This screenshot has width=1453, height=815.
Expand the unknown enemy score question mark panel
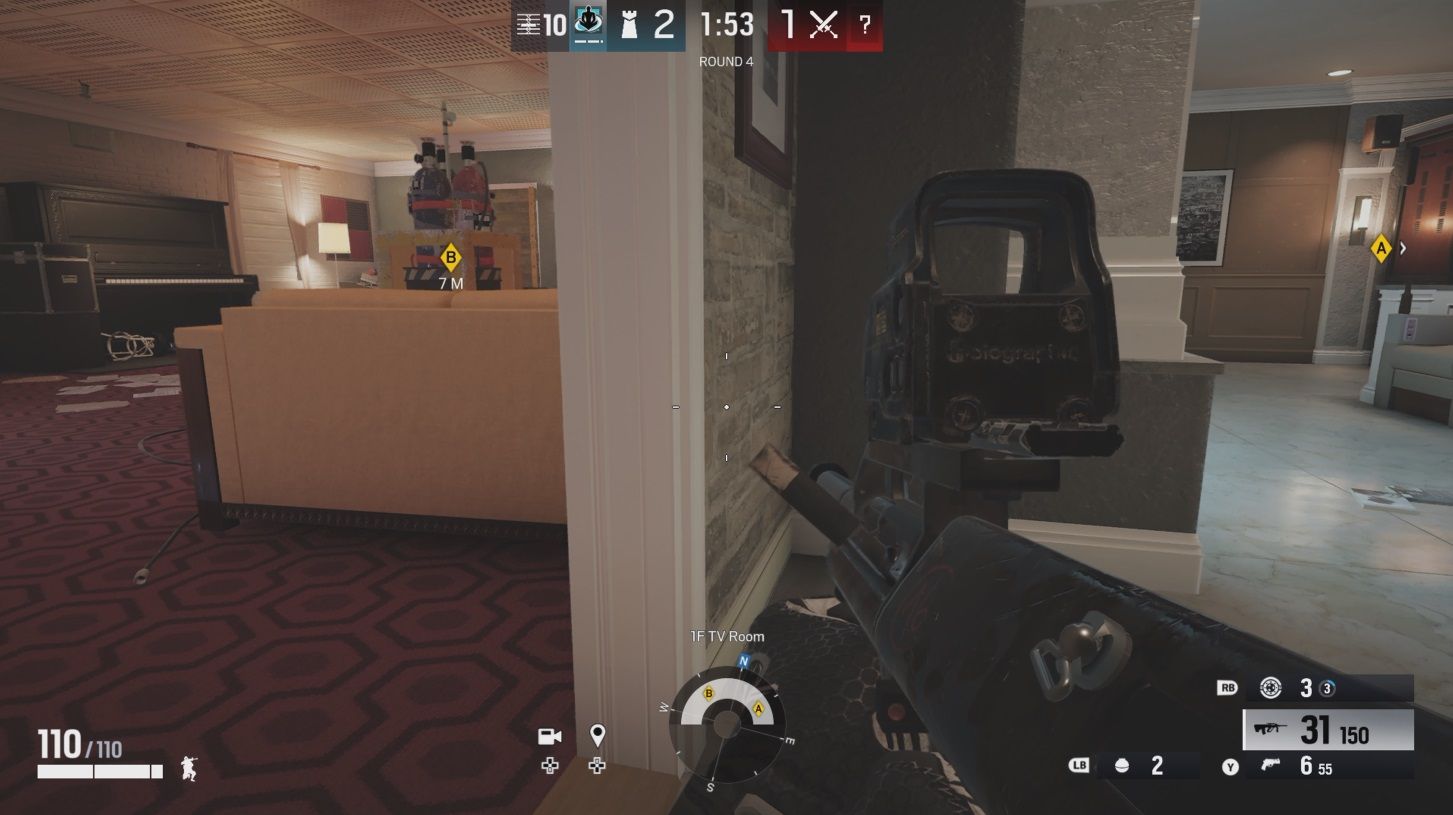(864, 25)
